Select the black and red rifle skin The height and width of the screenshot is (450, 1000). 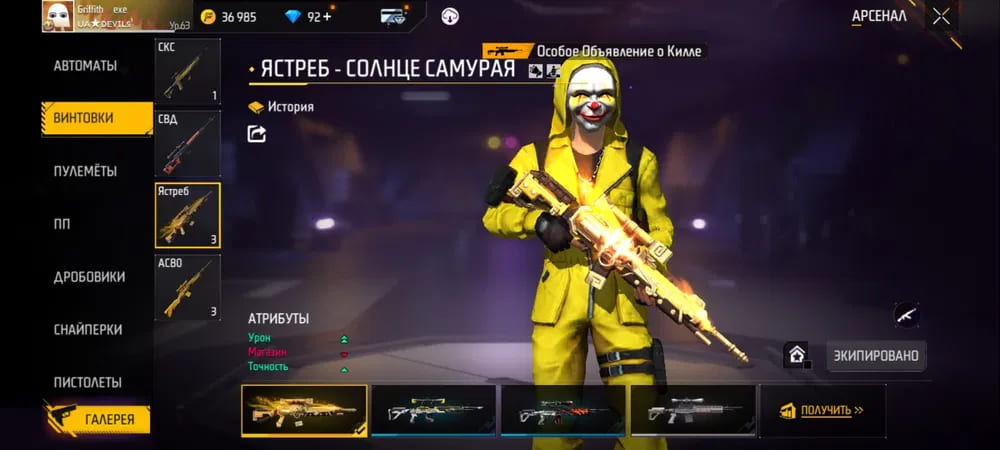click(563, 410)
